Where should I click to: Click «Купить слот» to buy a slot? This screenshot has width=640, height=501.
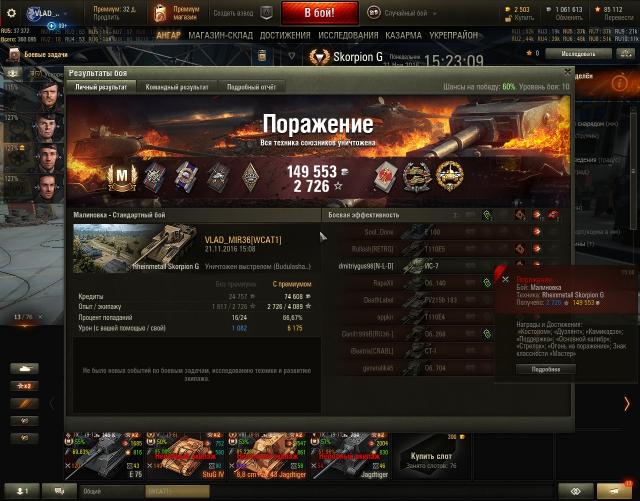click(432, 457)
